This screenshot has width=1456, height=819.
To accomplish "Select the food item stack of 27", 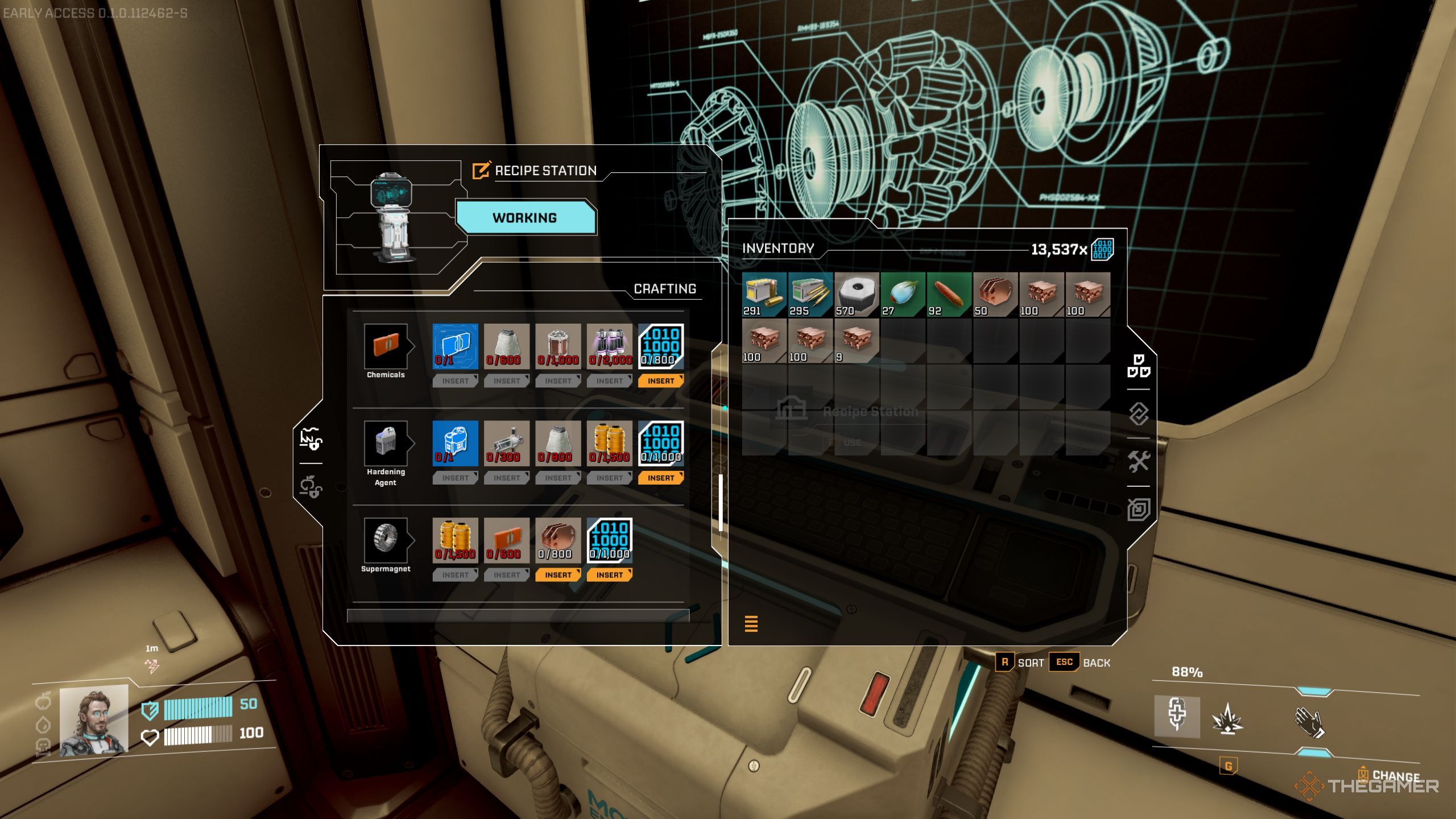I will pyautogui.click(x=903, y=294).
